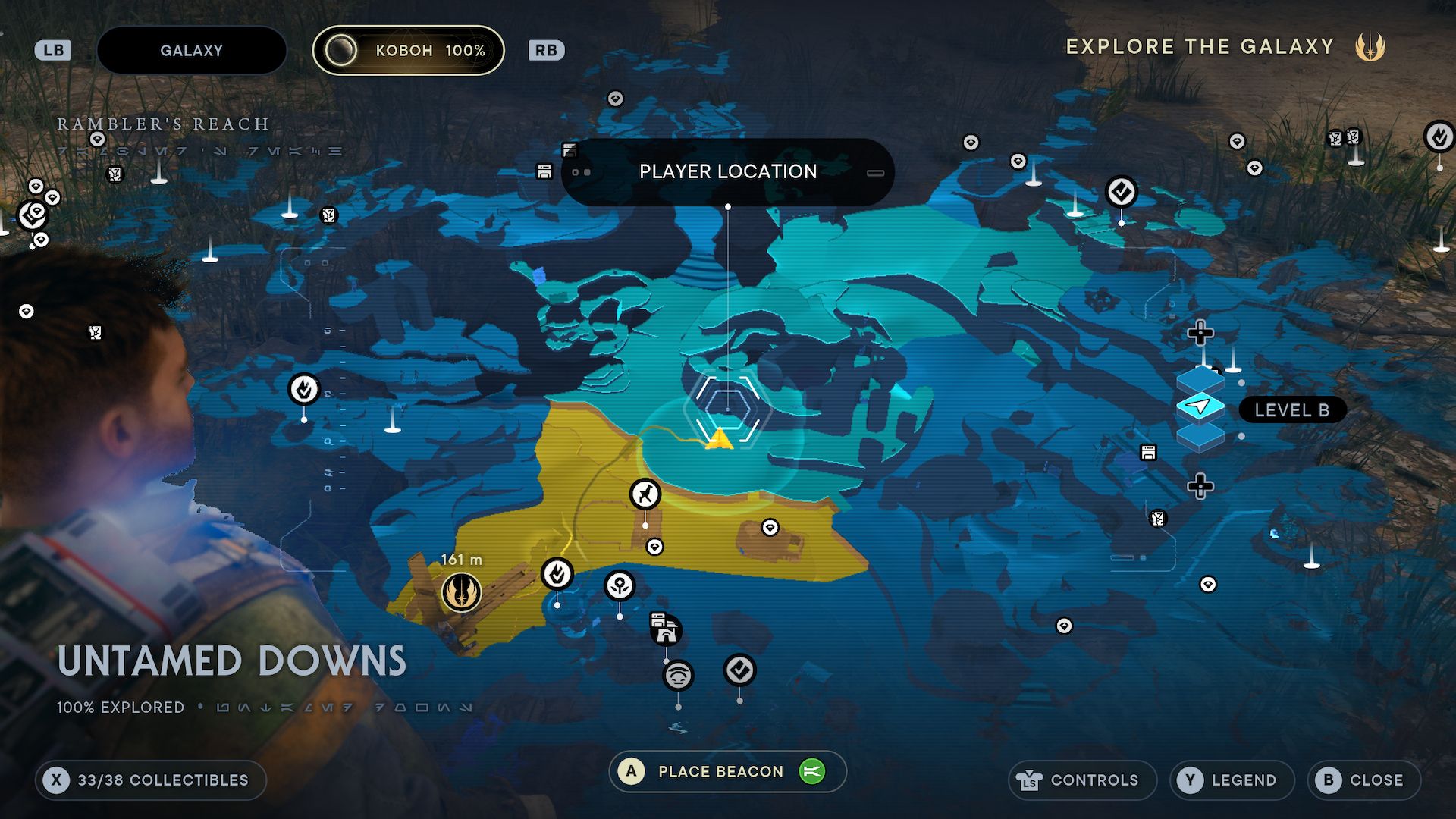Click the meditation point marker showing 161 m
This screenshot has height=819, width=1456.
pos(461,592)
